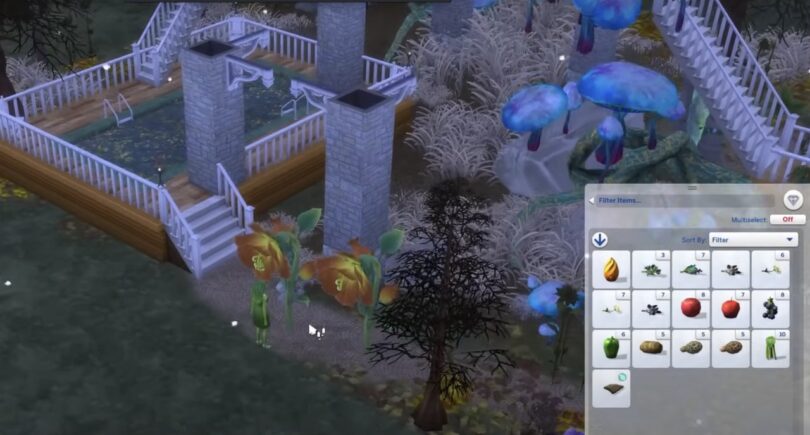Select the orange spiral seed item
This screenshot has width=810, height=435.
[611, 268]
